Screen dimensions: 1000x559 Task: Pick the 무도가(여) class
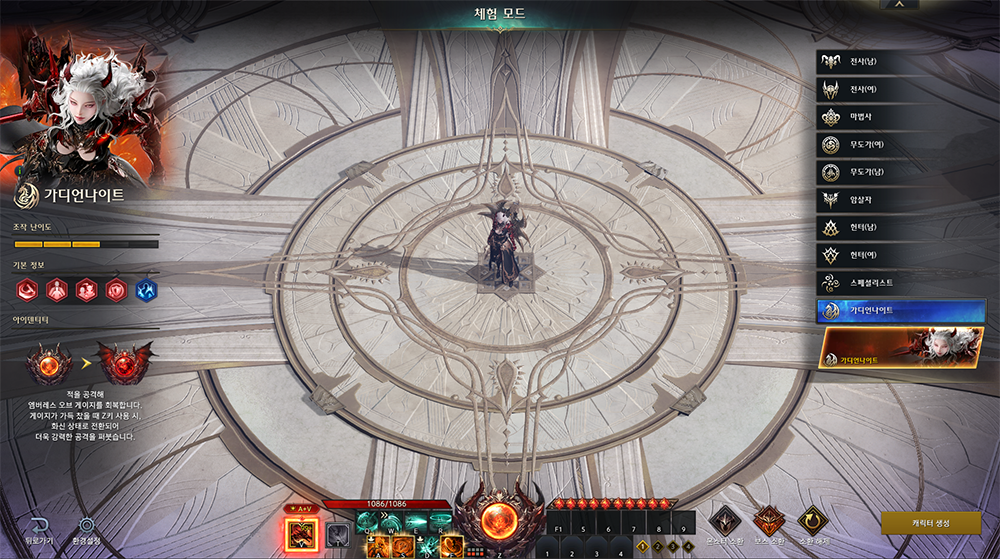[x=898, y=145]
